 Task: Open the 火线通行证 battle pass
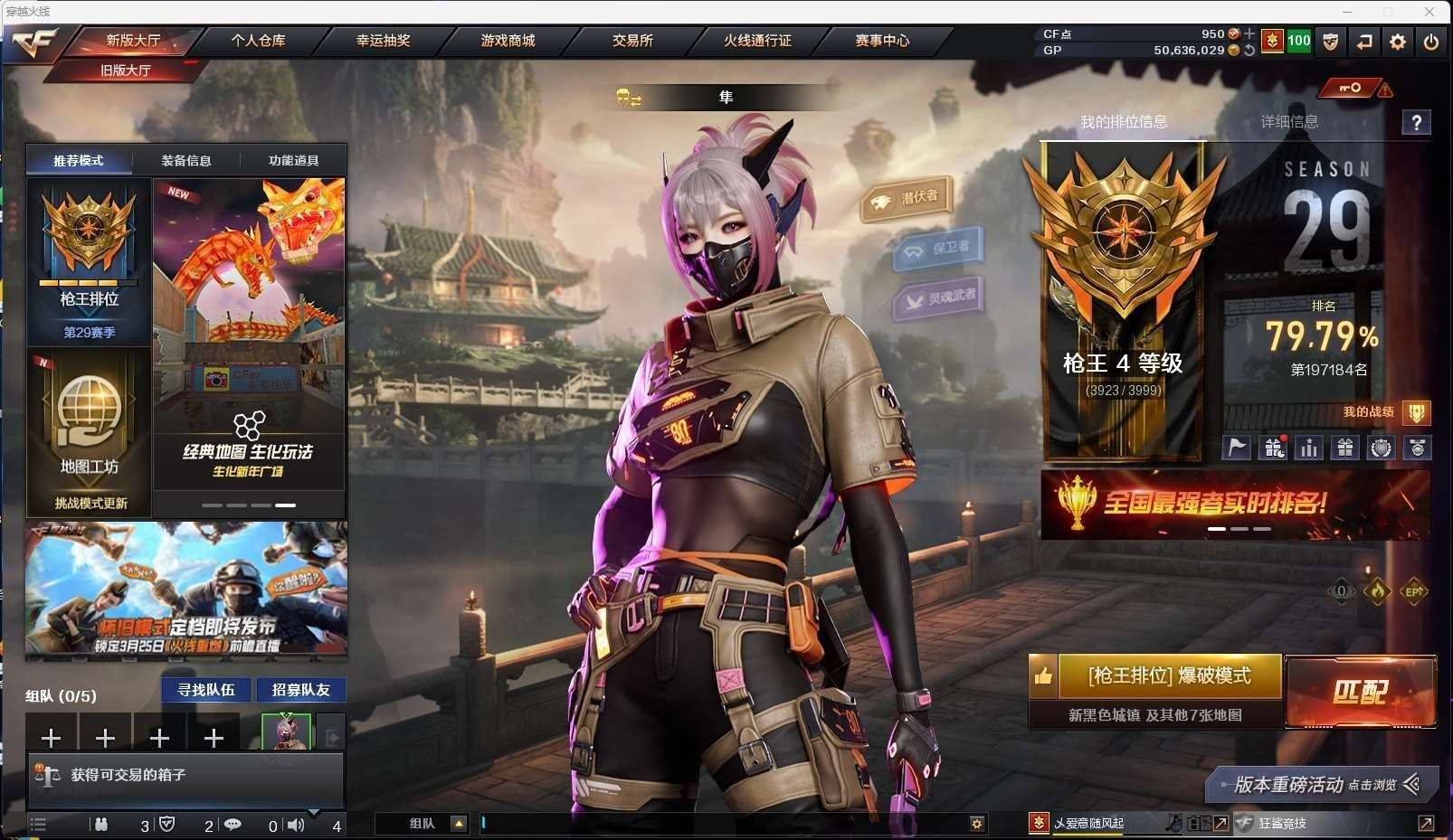tap(757, 41)
